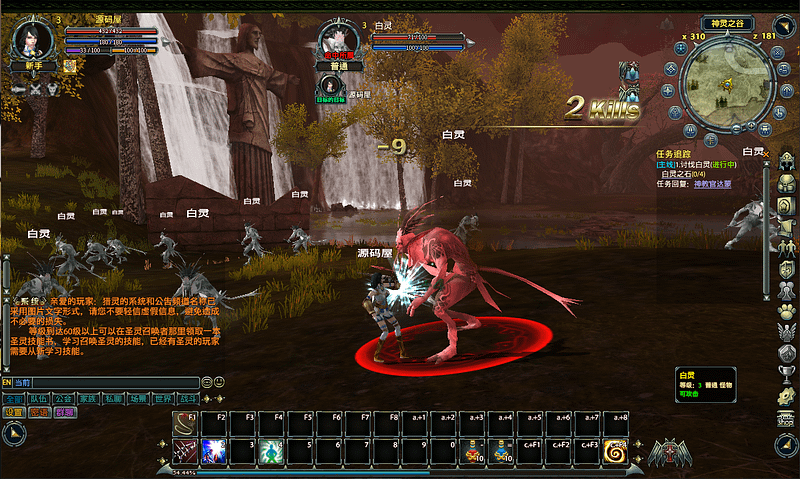Select the 公会 (guild) chat tab

(64, 397)
